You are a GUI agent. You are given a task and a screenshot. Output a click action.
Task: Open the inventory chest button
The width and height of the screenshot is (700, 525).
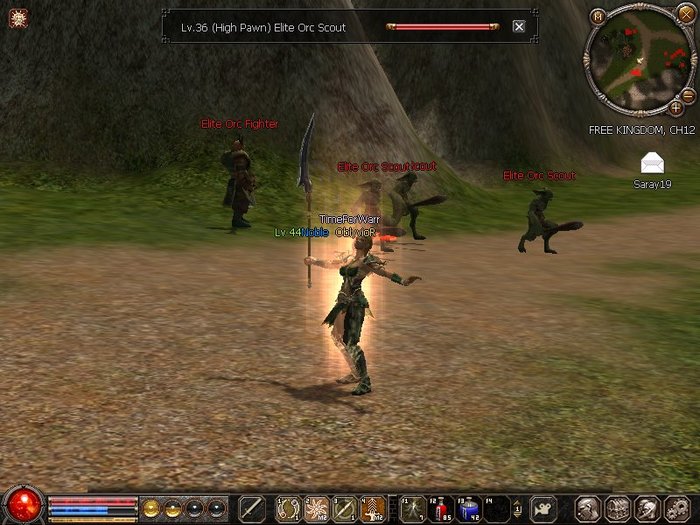(x=617, y=508)
